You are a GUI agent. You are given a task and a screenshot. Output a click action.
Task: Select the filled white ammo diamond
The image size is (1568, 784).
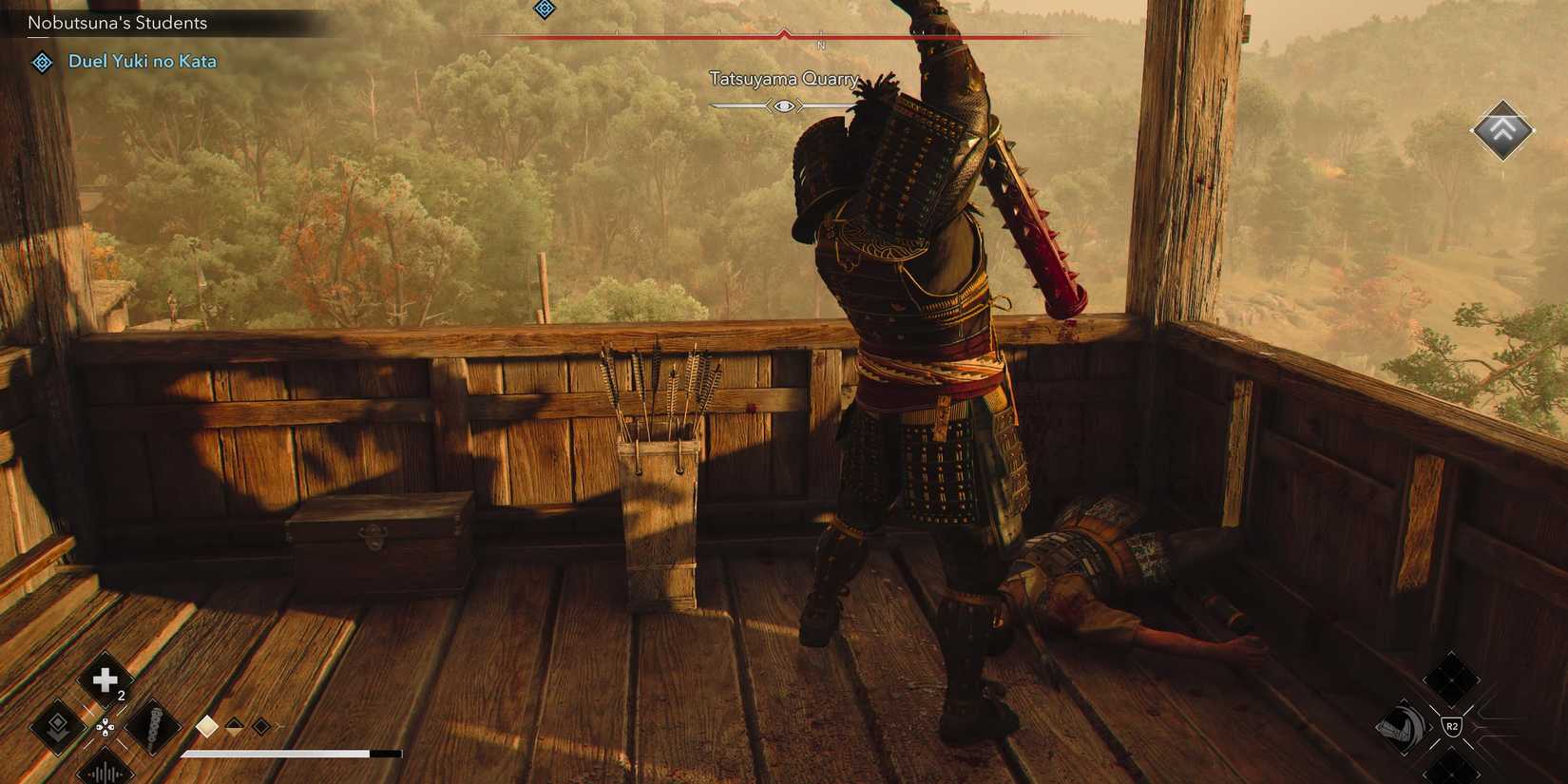(206, 727)
